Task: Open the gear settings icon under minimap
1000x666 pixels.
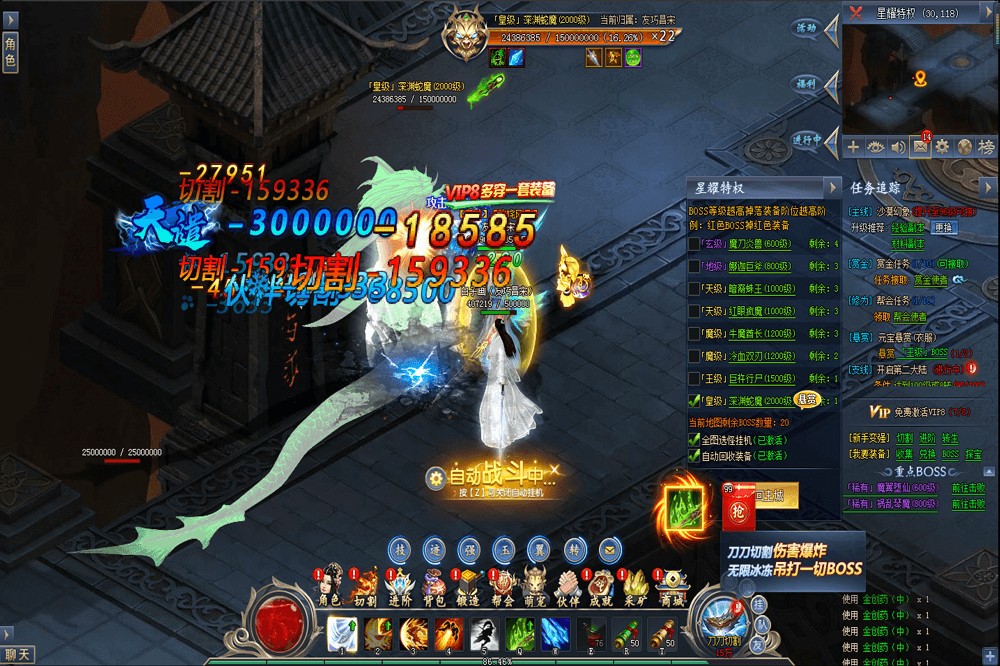Action: click(942, 147)
